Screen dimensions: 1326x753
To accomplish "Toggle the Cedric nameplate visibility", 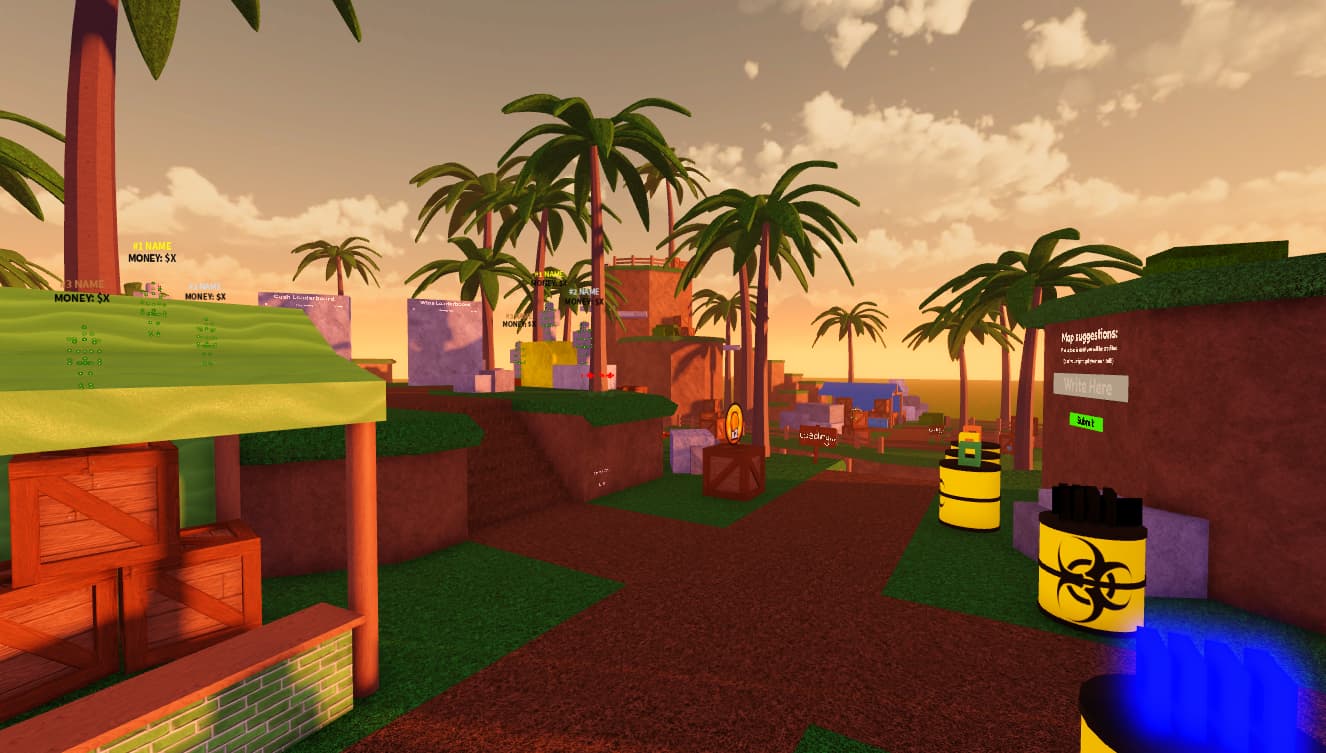I will [818, 435].
